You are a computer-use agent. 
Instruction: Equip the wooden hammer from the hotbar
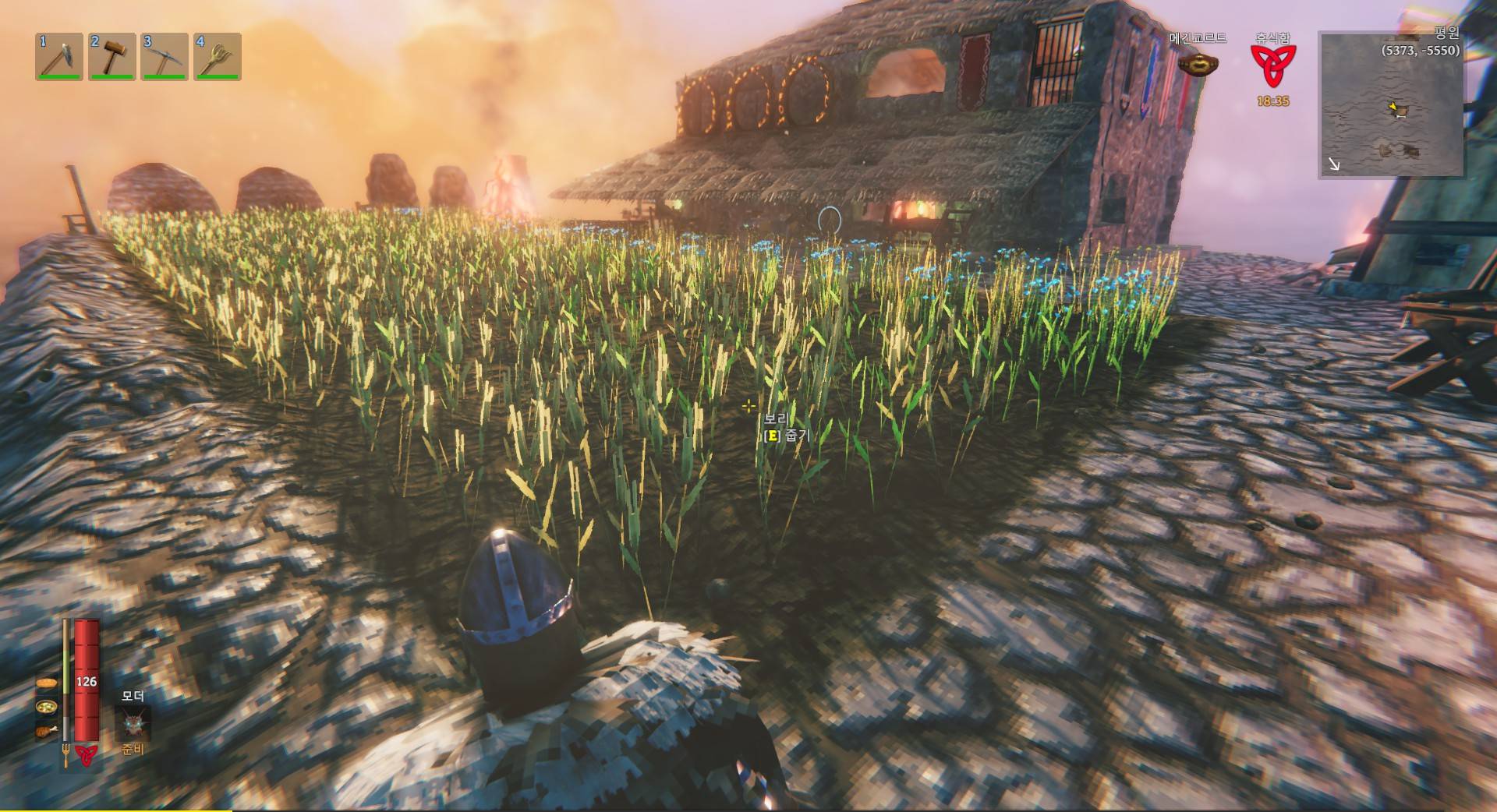[x=111, y=56]
